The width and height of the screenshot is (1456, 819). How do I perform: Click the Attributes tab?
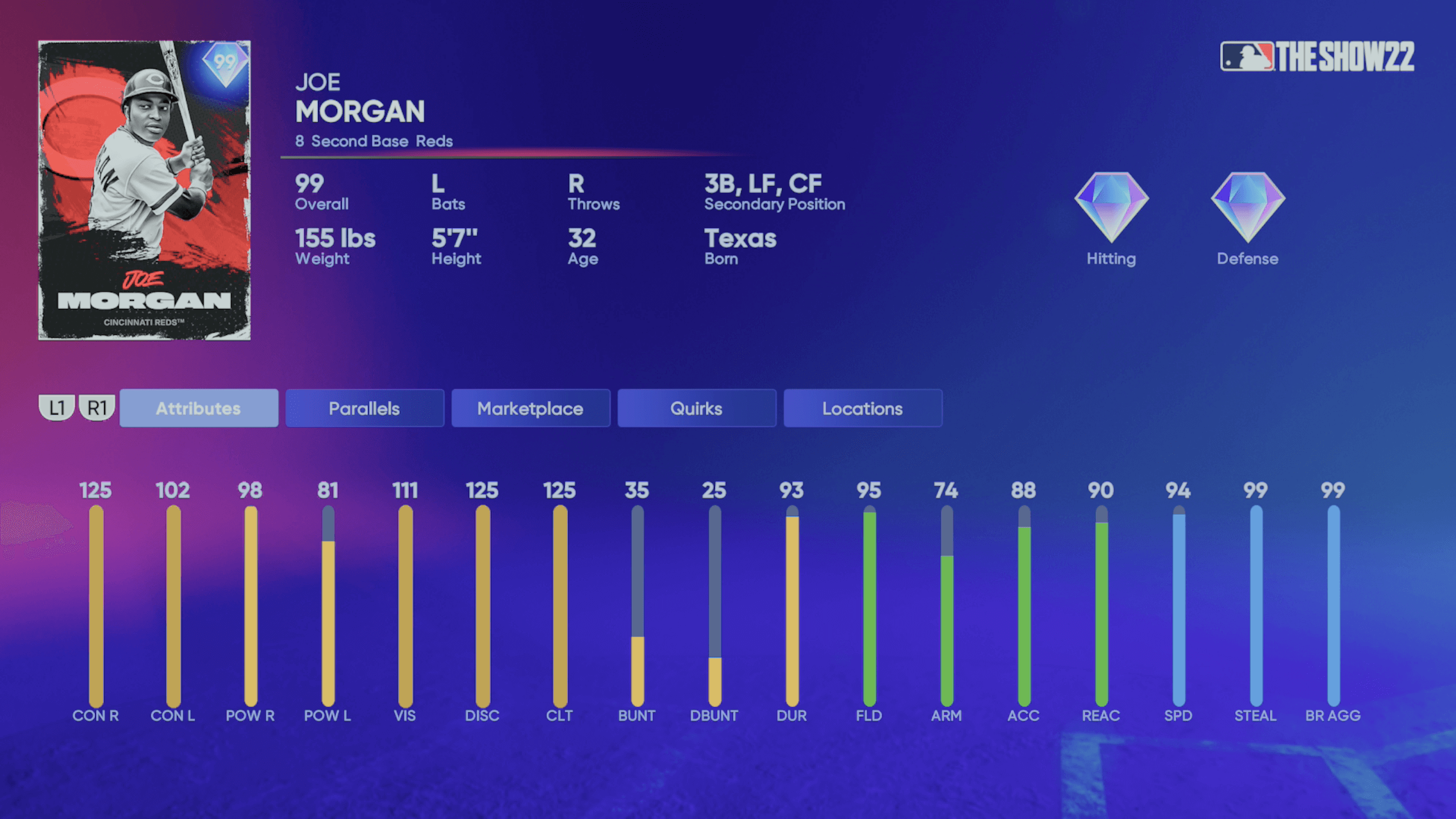click(199, 408)
